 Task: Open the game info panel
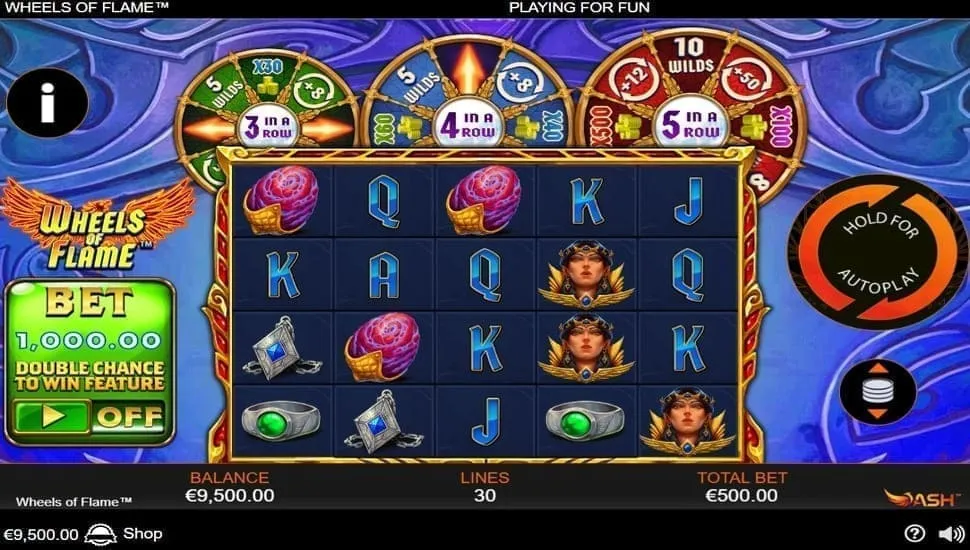pos(47,103)
